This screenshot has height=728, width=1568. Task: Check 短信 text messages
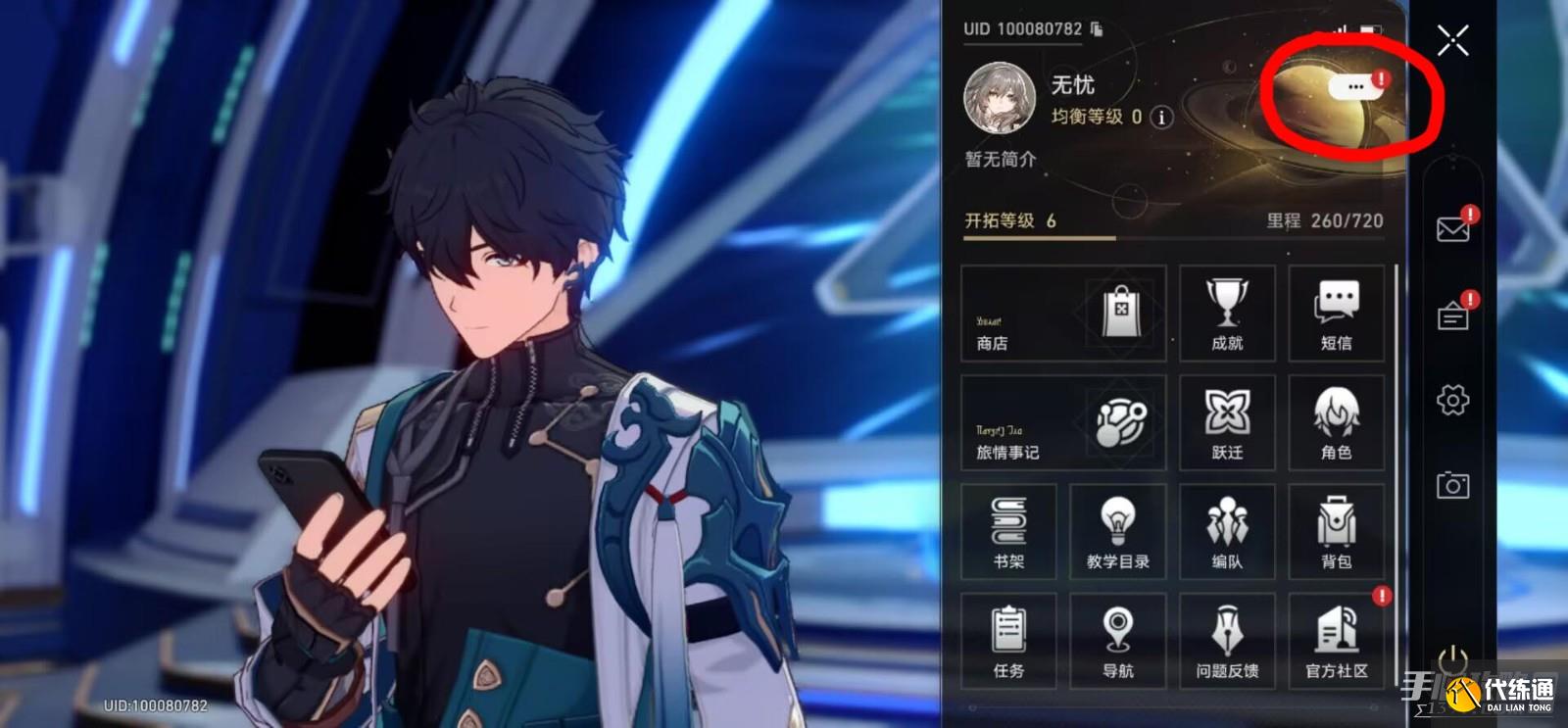point(1337,314)
